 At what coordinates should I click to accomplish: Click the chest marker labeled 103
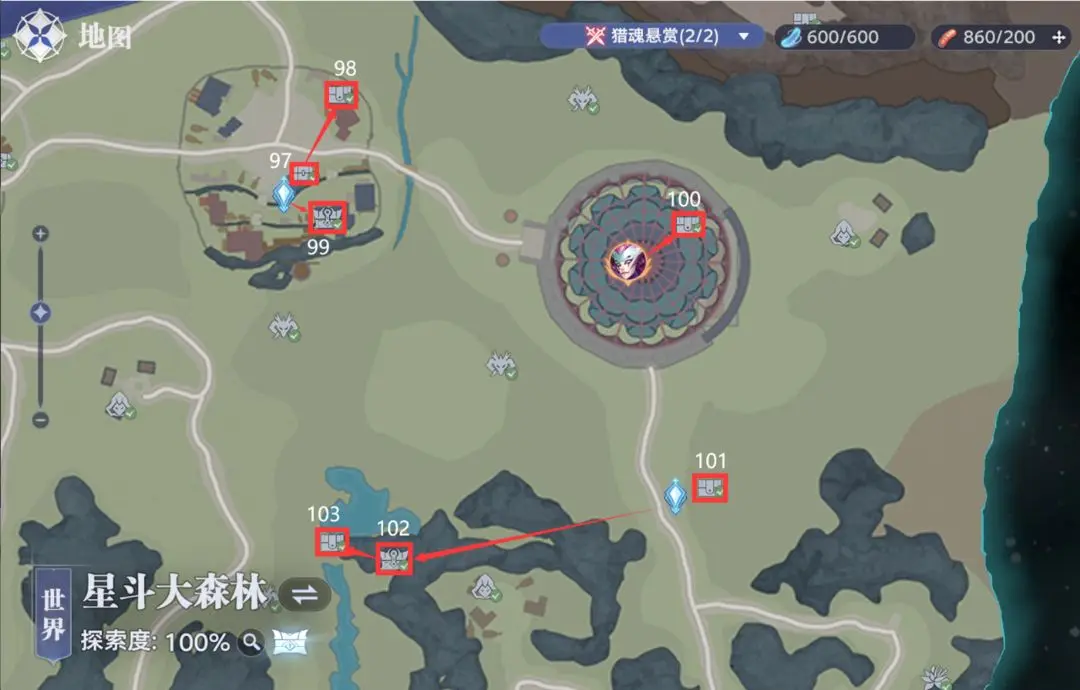(x=331, y=542)
